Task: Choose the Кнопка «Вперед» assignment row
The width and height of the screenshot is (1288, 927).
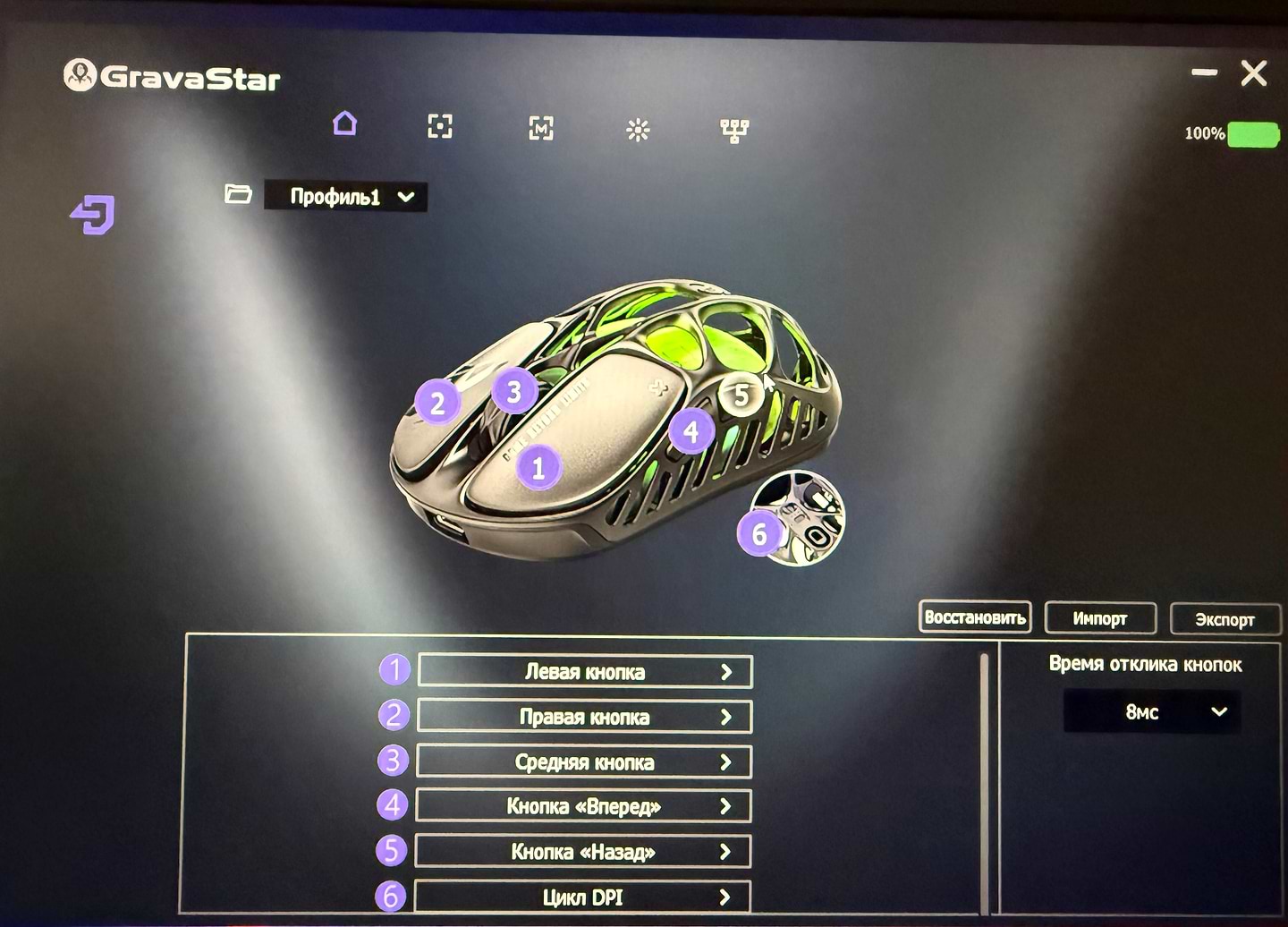Action: click(583, 806)
